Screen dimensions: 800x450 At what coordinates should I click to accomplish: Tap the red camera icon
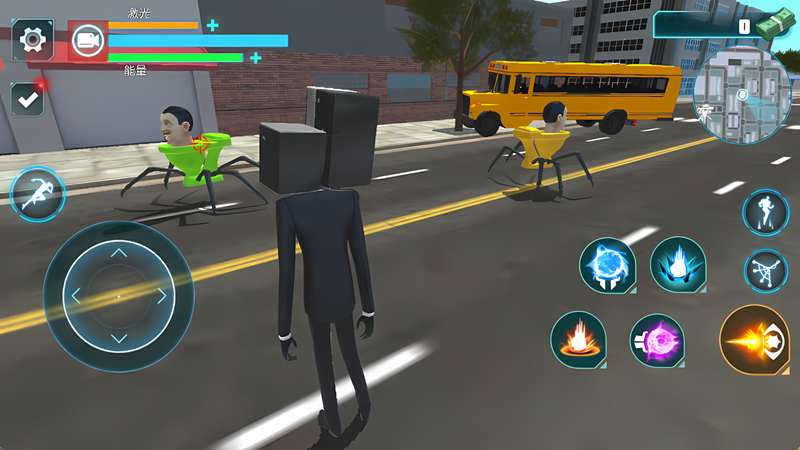(x=87, y=41)
